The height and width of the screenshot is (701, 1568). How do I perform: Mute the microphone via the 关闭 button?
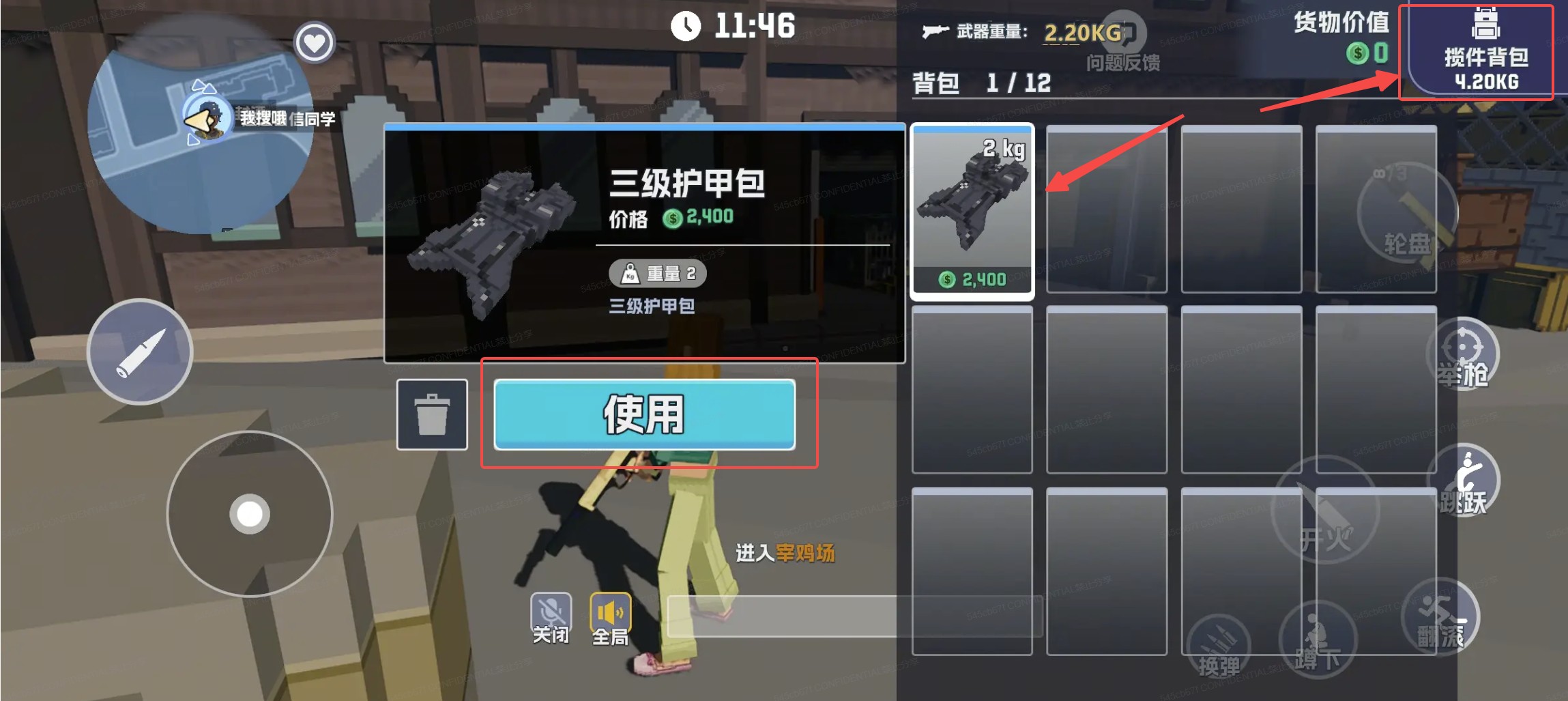click(550, 611)
